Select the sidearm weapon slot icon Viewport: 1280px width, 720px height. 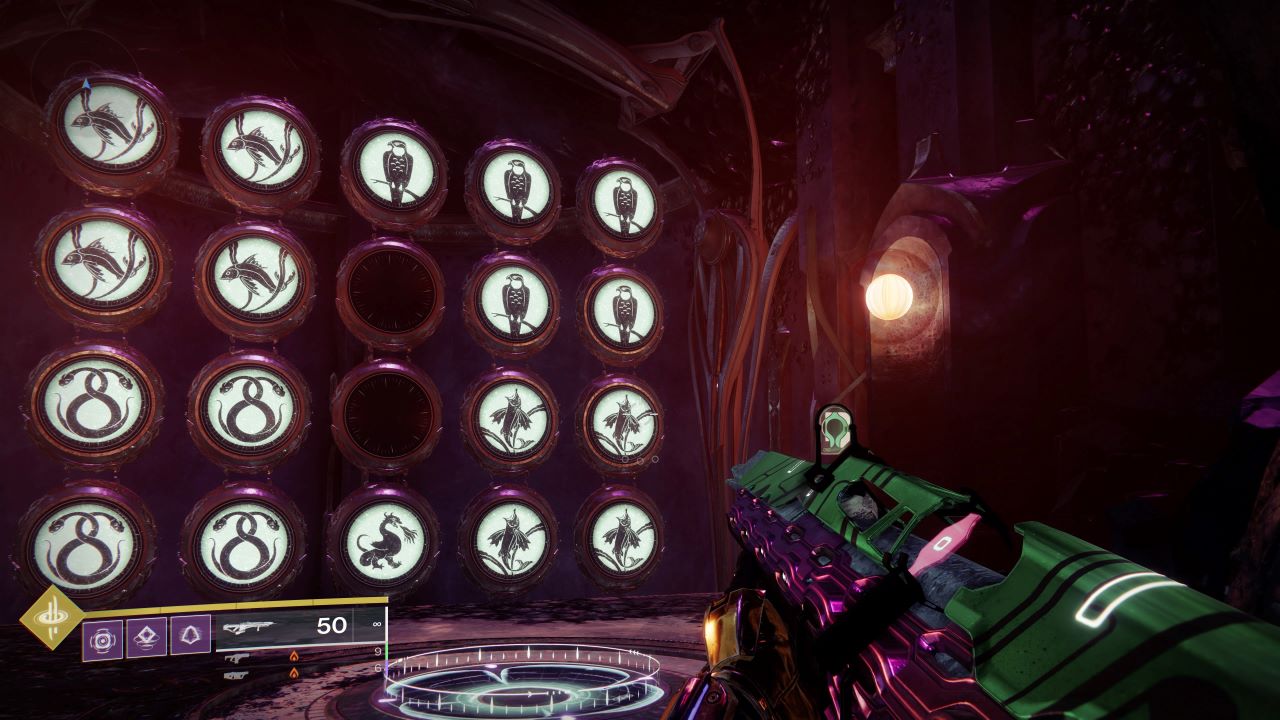pos(236,657)
